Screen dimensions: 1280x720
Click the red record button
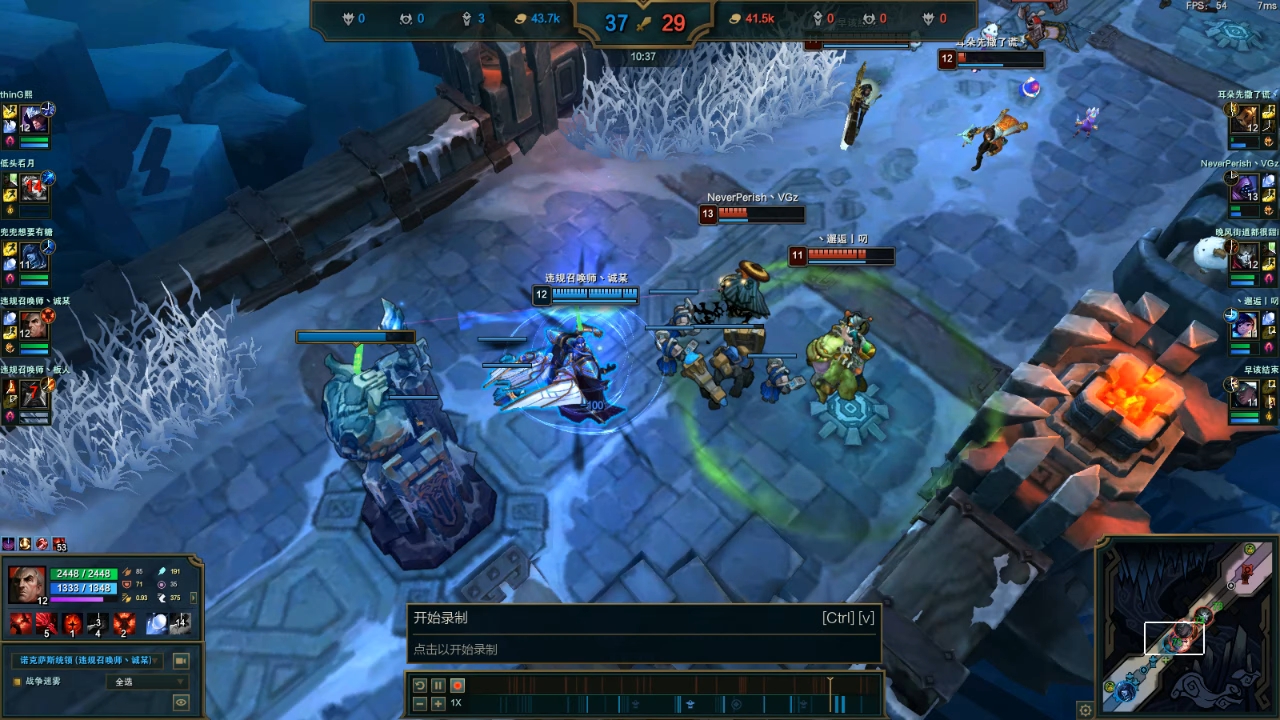[457, 685]
